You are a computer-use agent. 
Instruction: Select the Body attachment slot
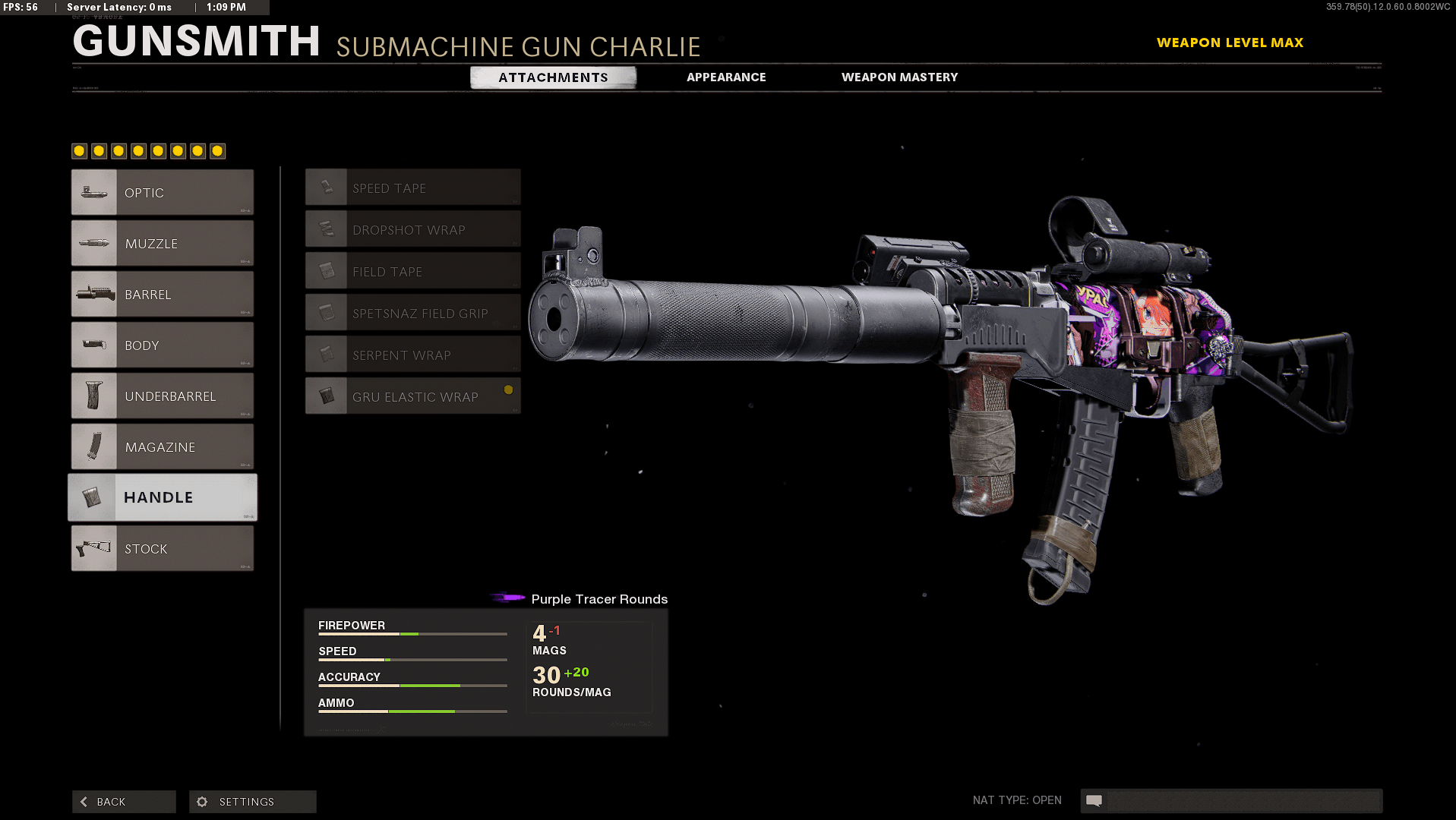(163, 345)
